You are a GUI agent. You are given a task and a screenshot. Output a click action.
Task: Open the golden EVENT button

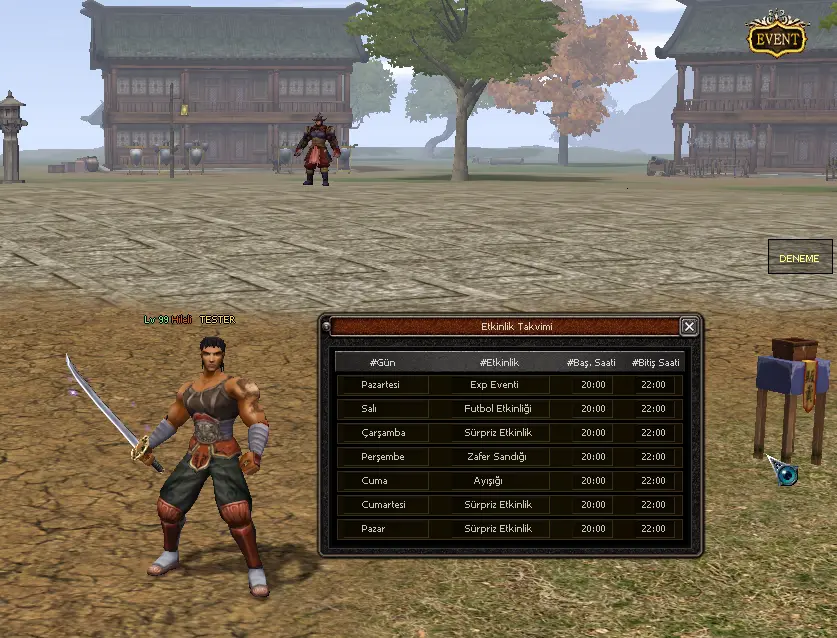click(777, 39)
